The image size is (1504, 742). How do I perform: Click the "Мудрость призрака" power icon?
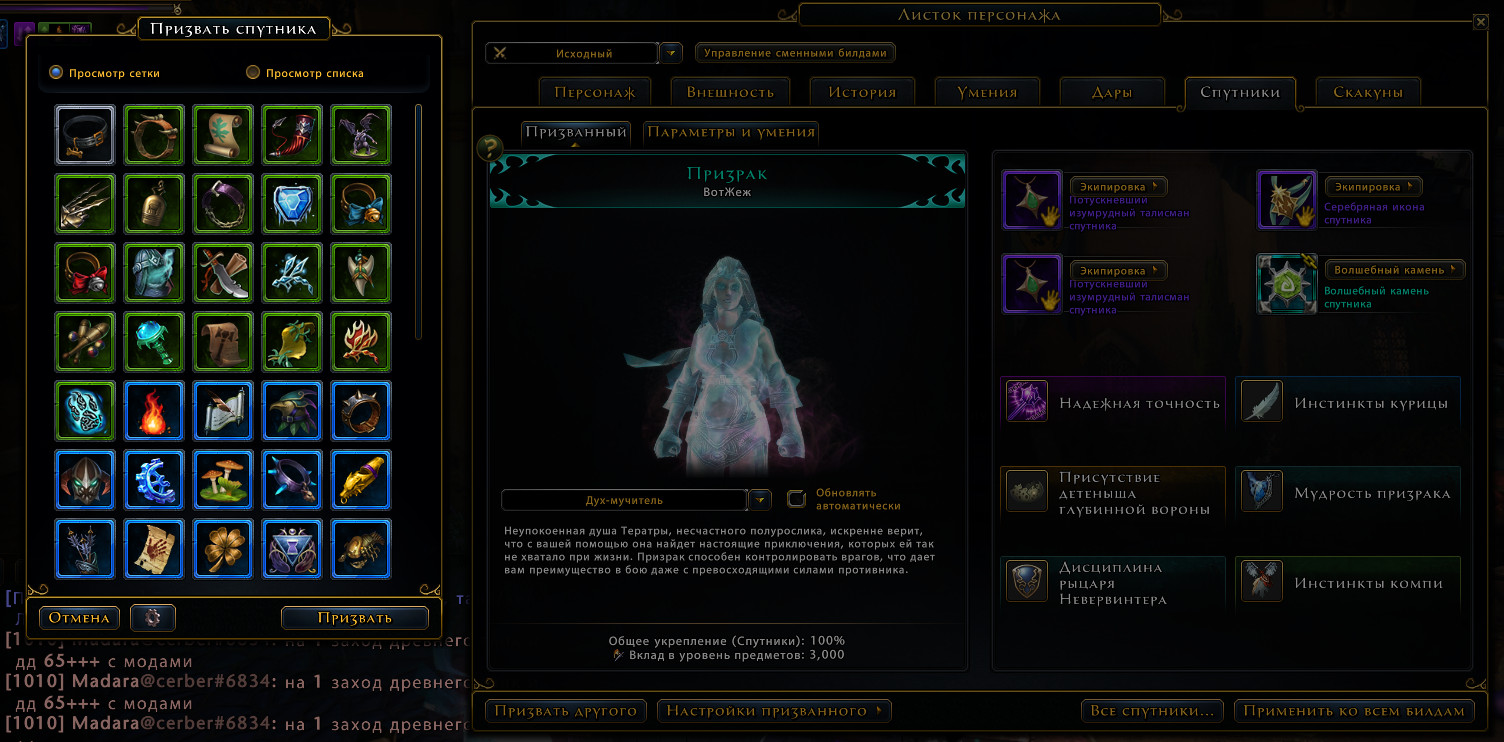(x=1261, y=490)
